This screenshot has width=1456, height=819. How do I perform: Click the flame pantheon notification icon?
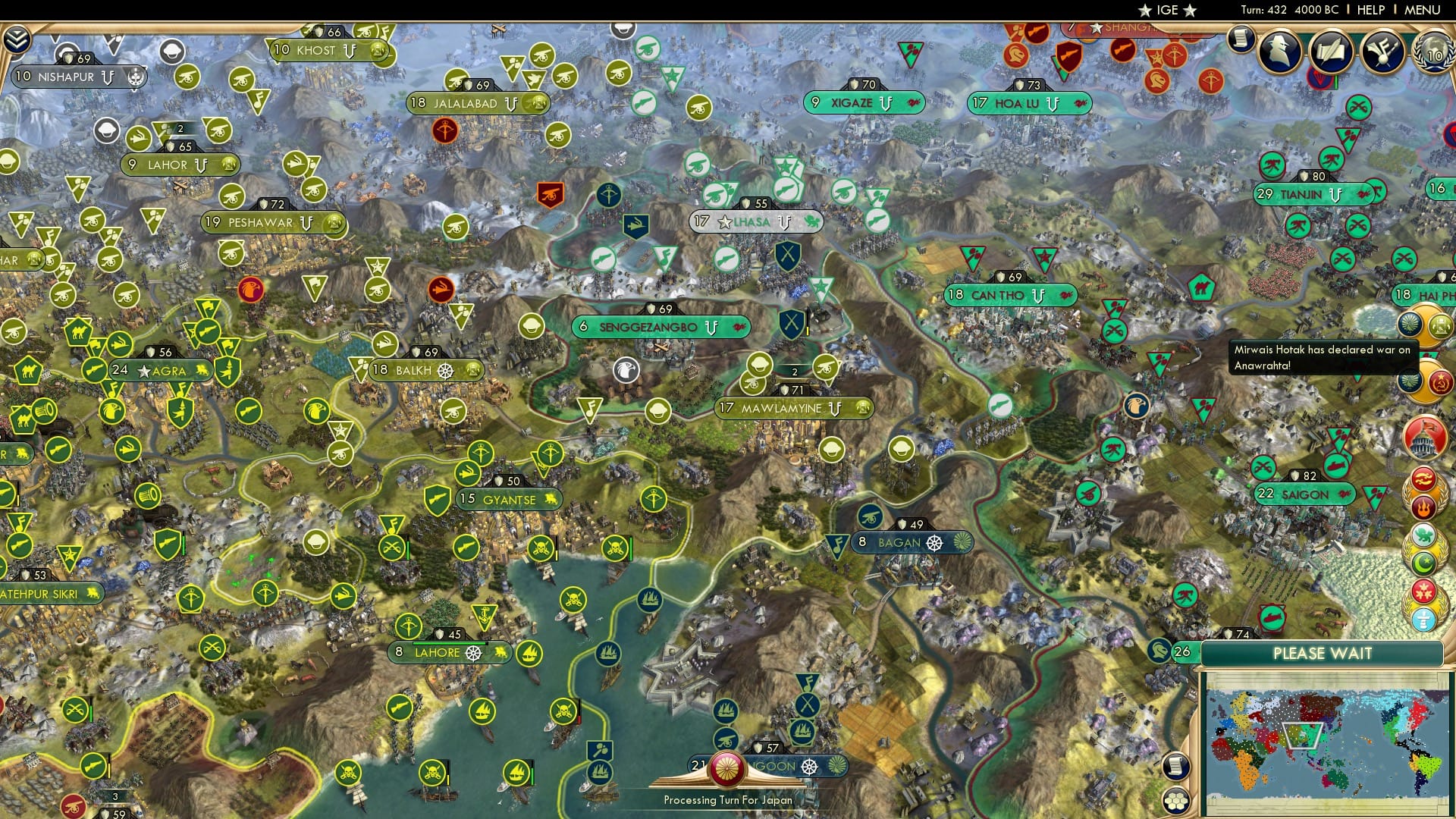pyautogui.click(x=1424, y=507)
